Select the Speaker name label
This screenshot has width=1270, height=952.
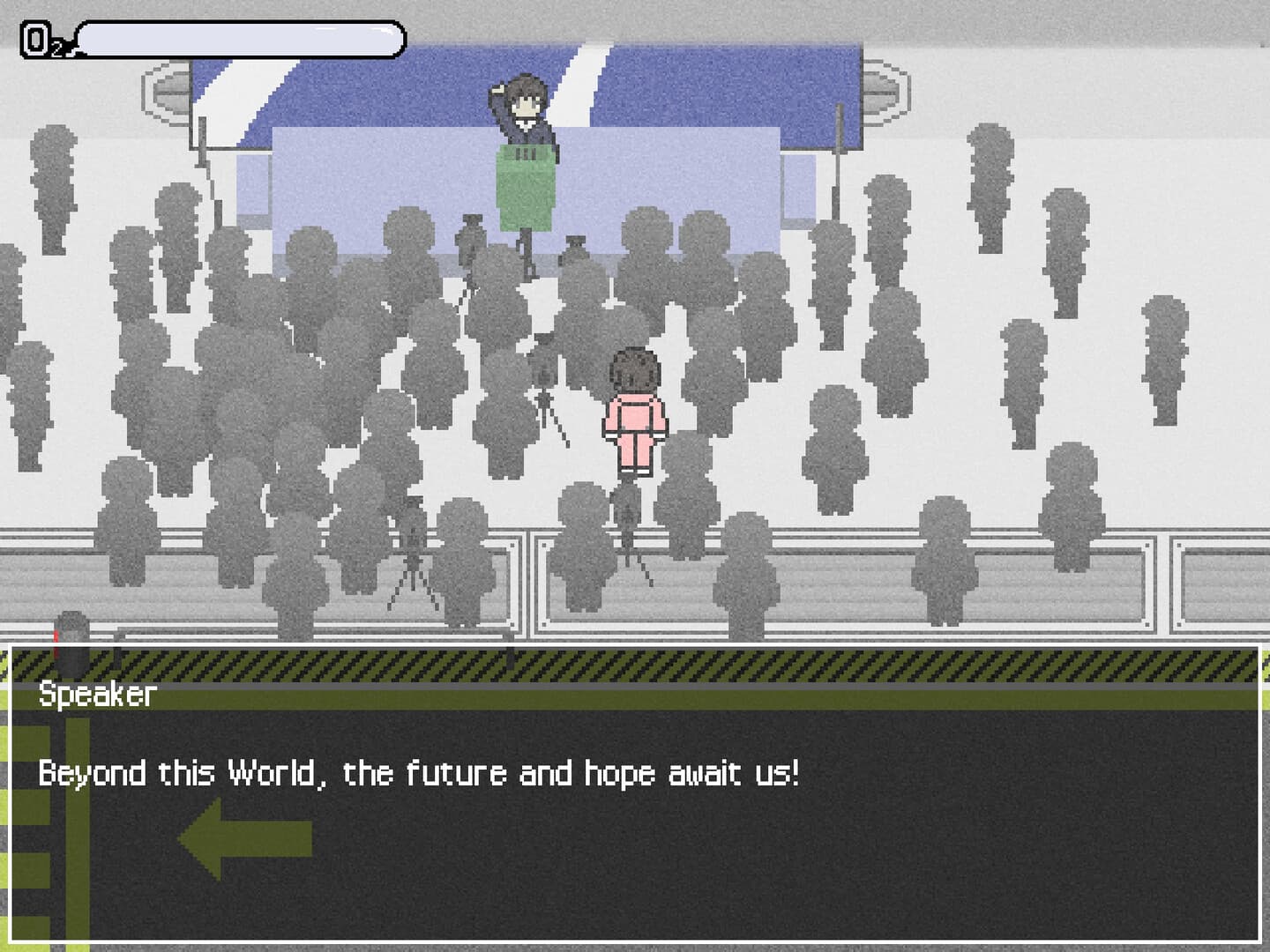(93, 695)
